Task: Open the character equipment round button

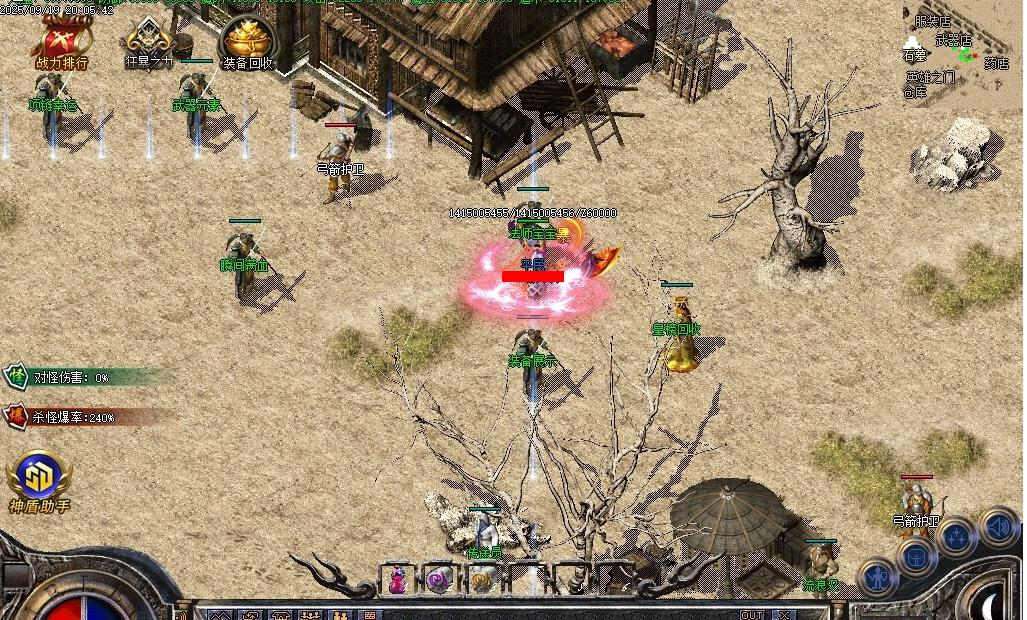Action: coord(877,576)
